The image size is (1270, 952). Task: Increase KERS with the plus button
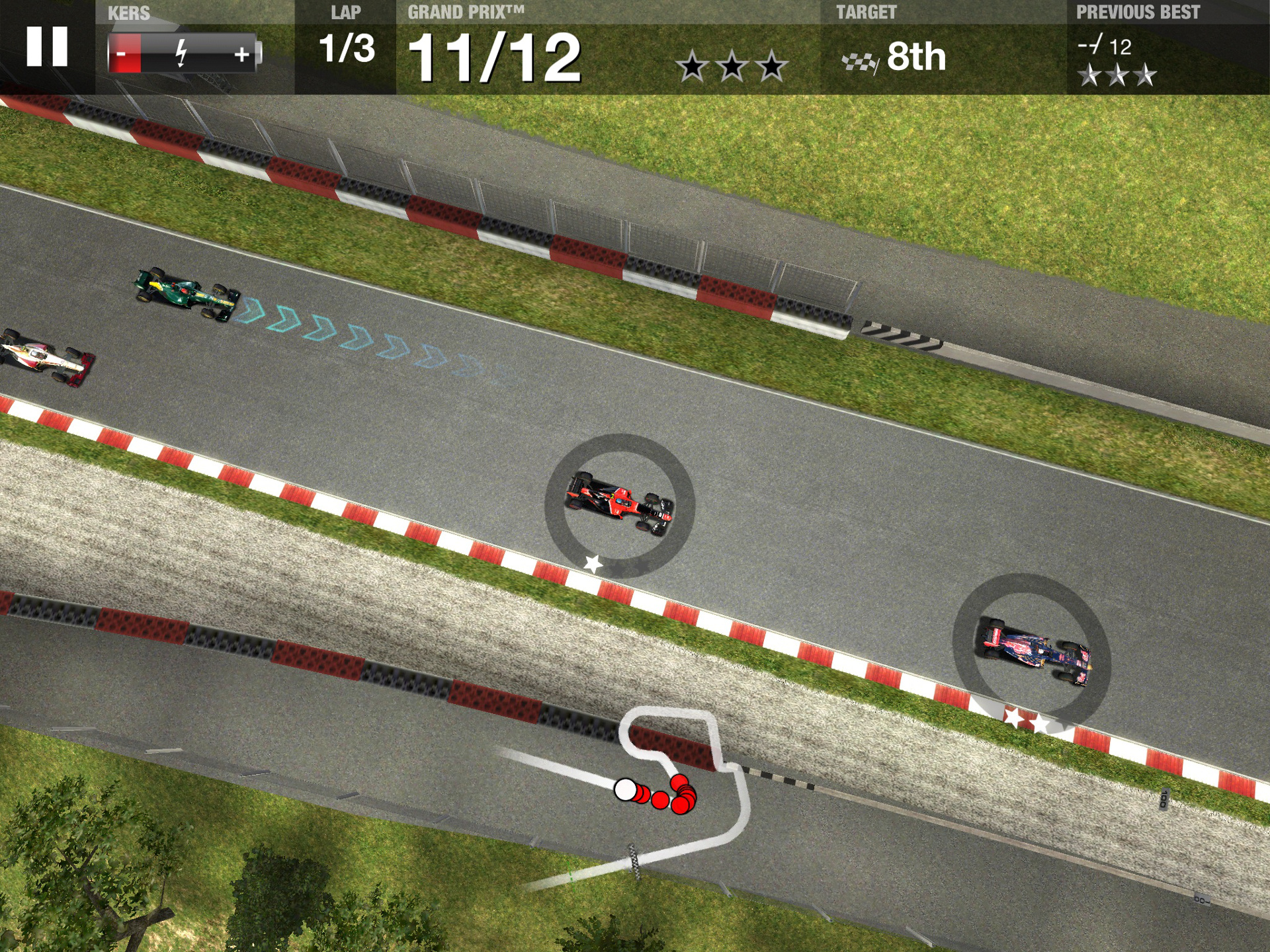[242, 54]
